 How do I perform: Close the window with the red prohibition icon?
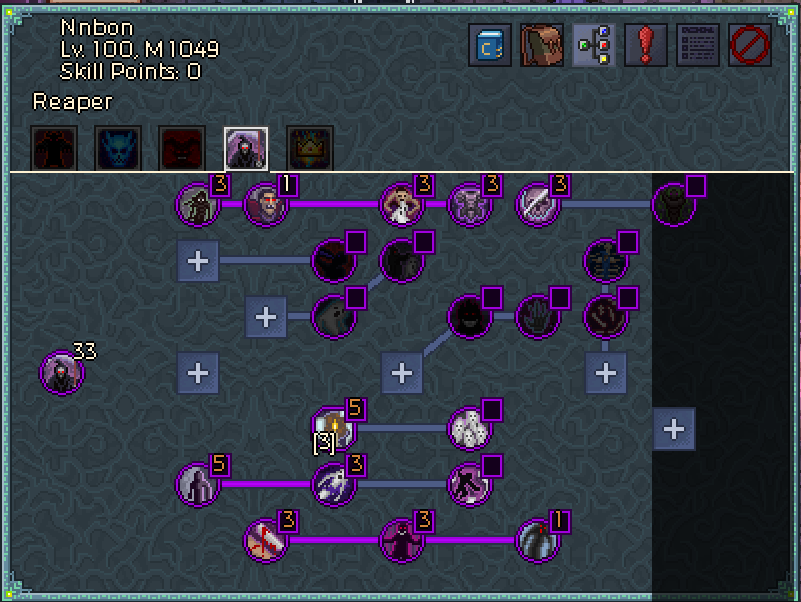pos(749,45)
